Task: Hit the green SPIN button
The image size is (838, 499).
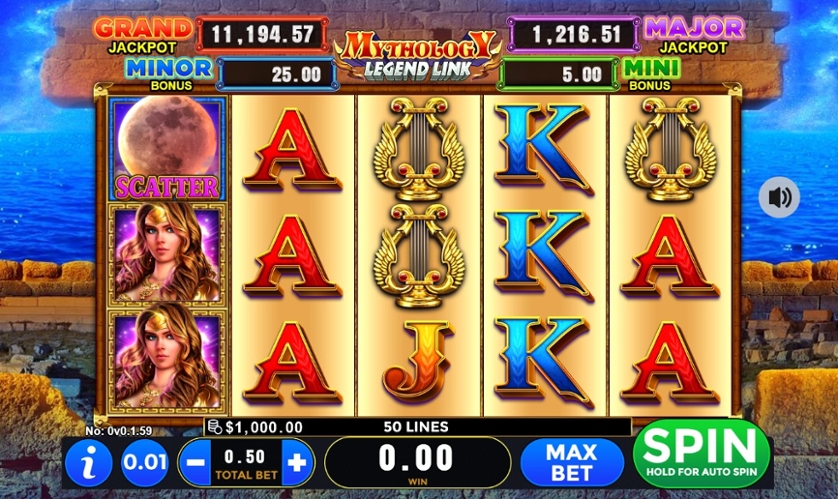Action: (702, 454)
